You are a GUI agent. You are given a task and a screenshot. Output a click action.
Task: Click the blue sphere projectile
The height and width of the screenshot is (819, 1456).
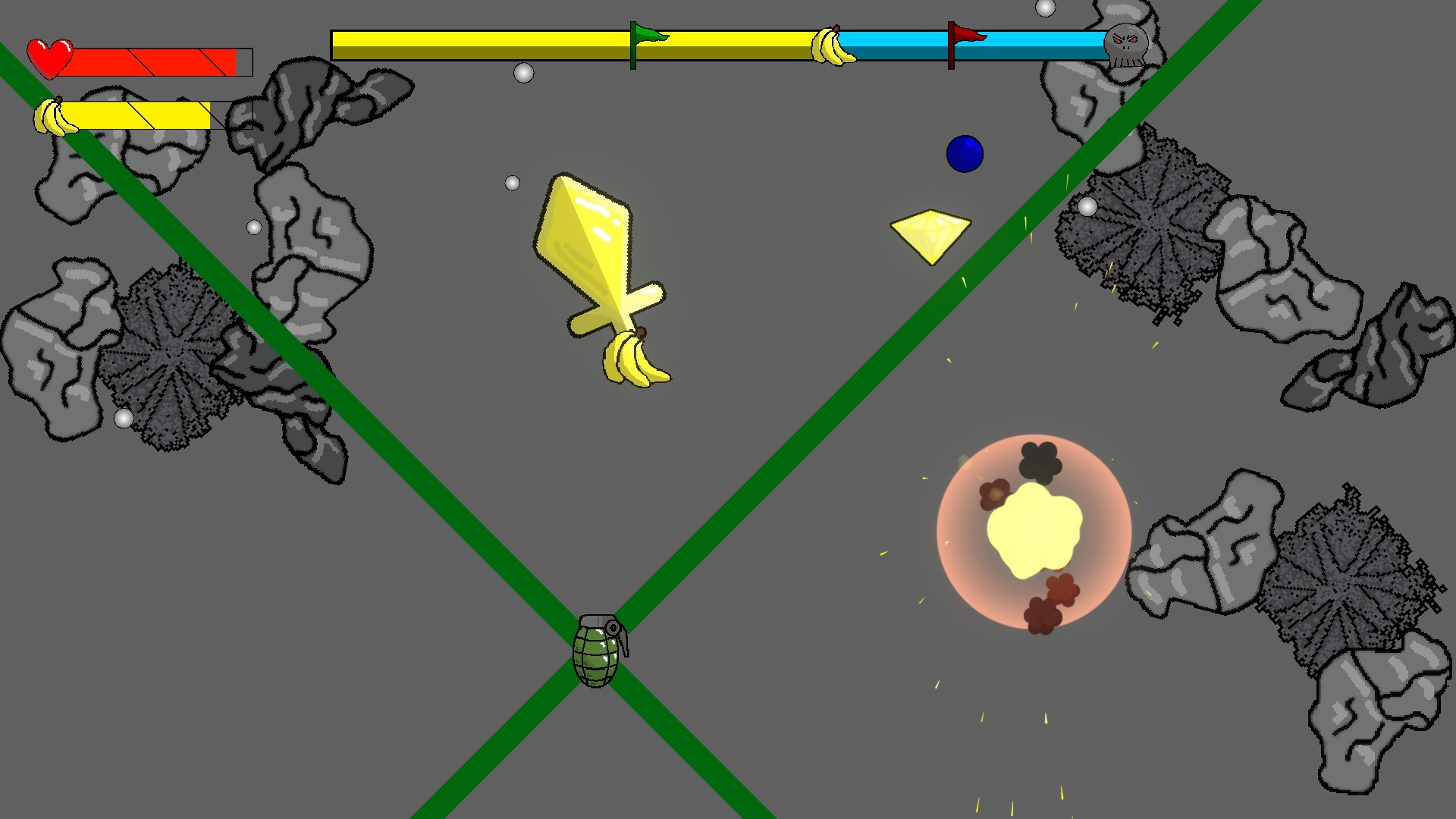(x=965, y=154)
